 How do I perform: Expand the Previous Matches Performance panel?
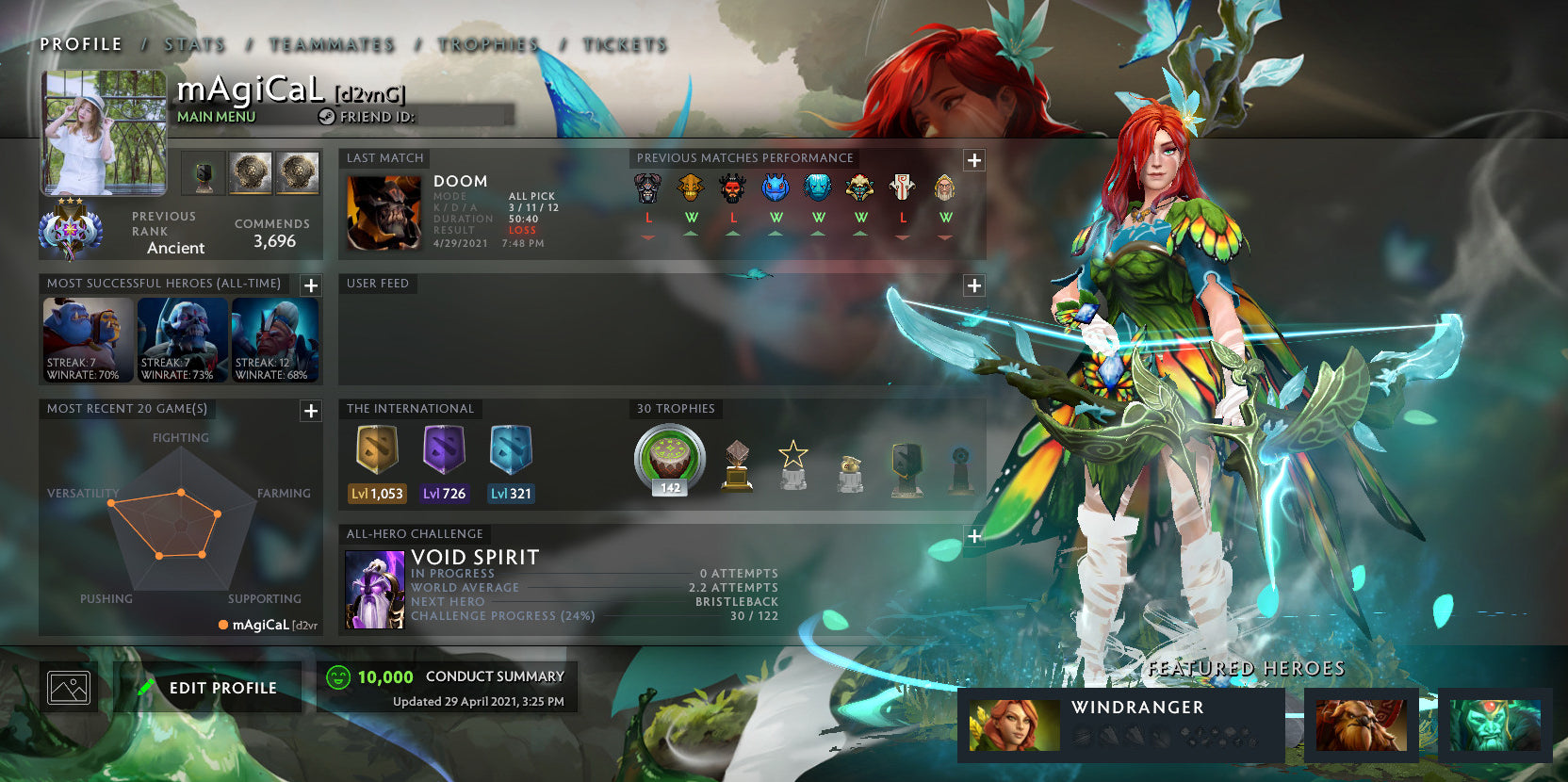coord(973,161)
